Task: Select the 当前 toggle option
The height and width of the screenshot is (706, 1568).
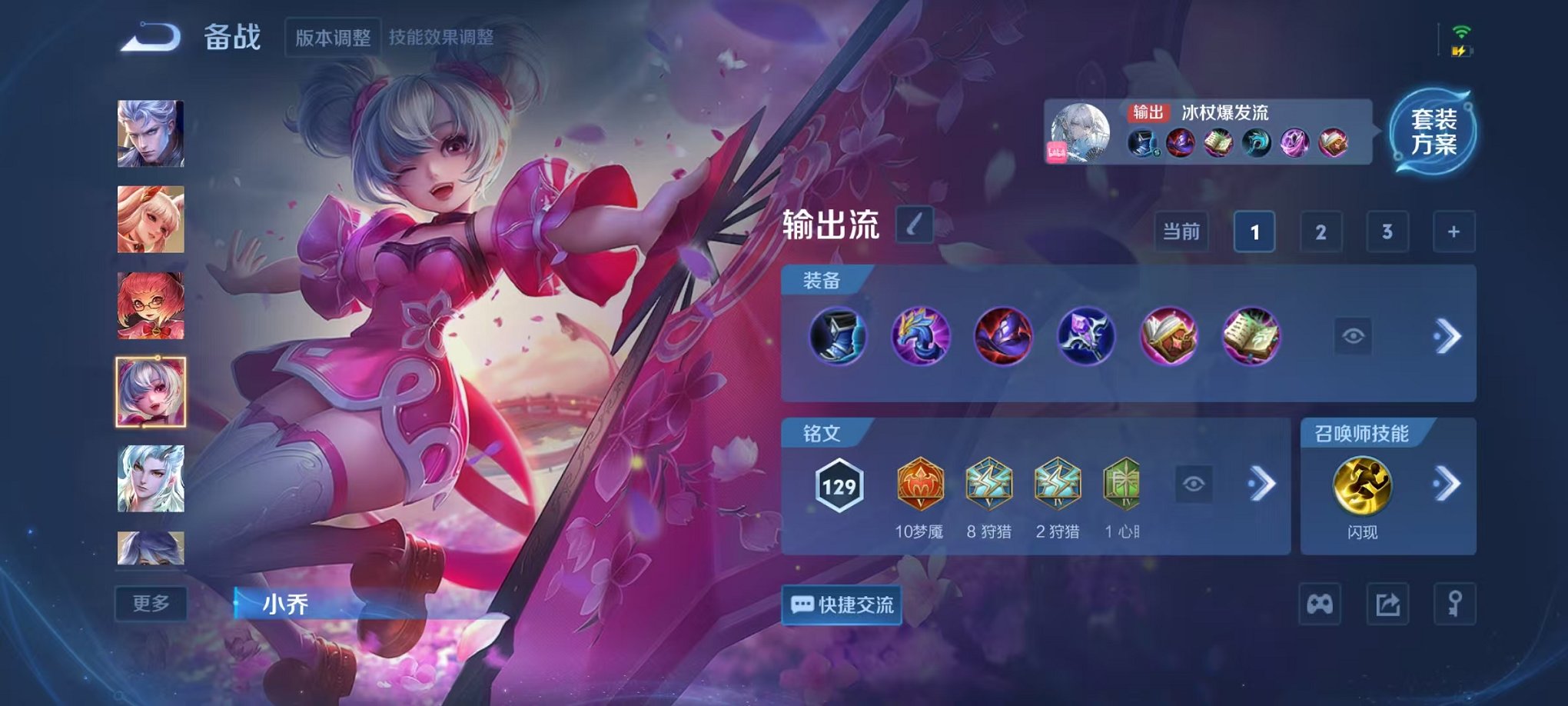Action: 1181,231
